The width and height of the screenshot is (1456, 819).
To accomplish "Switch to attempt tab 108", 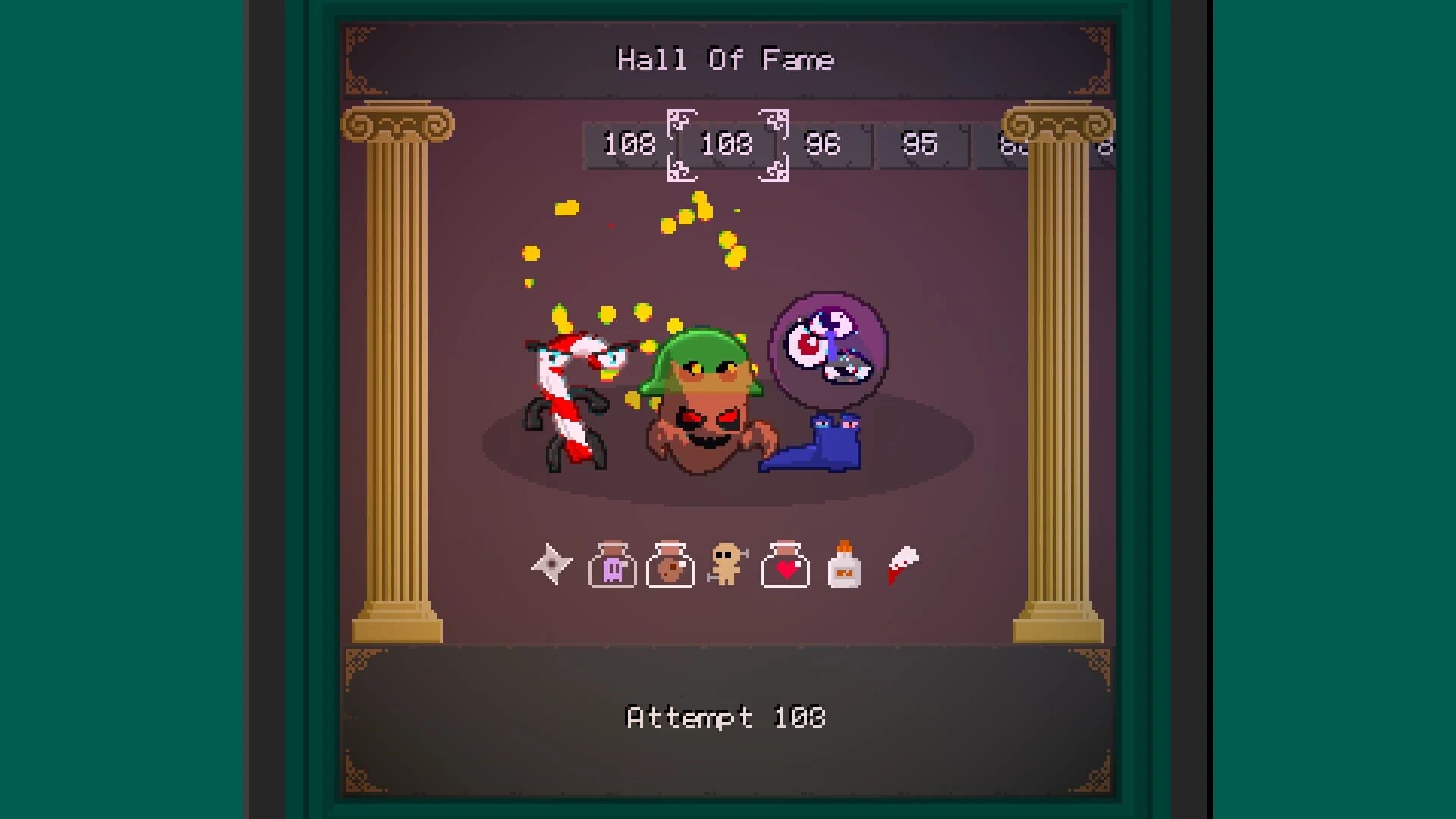I will [628, 144].
